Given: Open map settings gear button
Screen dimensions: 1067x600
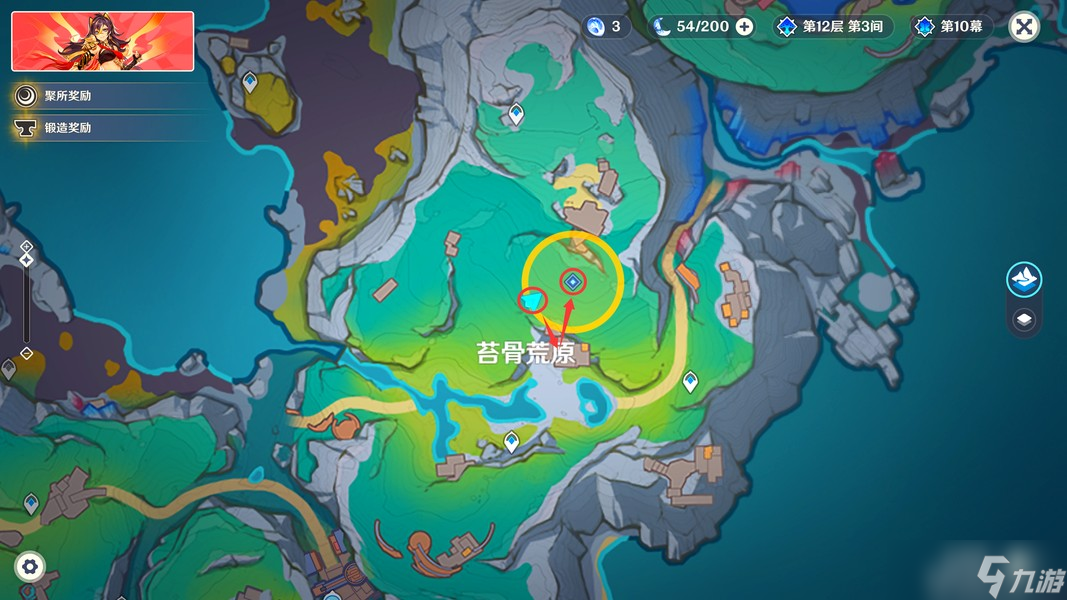Looking at the screenshot, I should [30, 567].
